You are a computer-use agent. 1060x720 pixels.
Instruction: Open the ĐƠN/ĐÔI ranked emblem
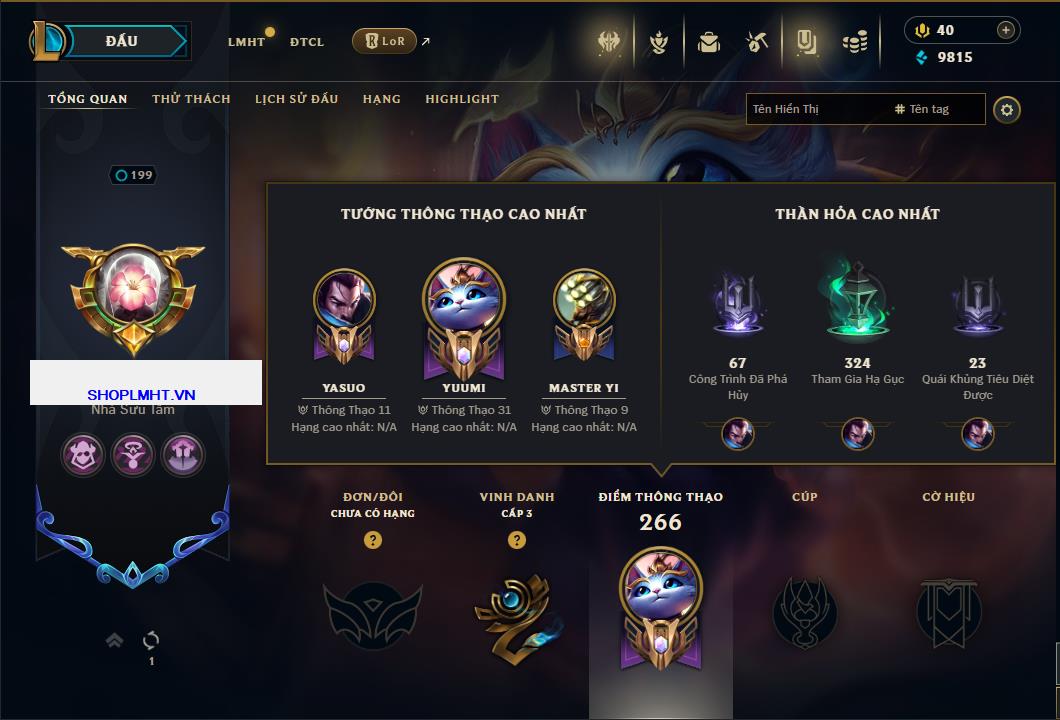[372, 610]
